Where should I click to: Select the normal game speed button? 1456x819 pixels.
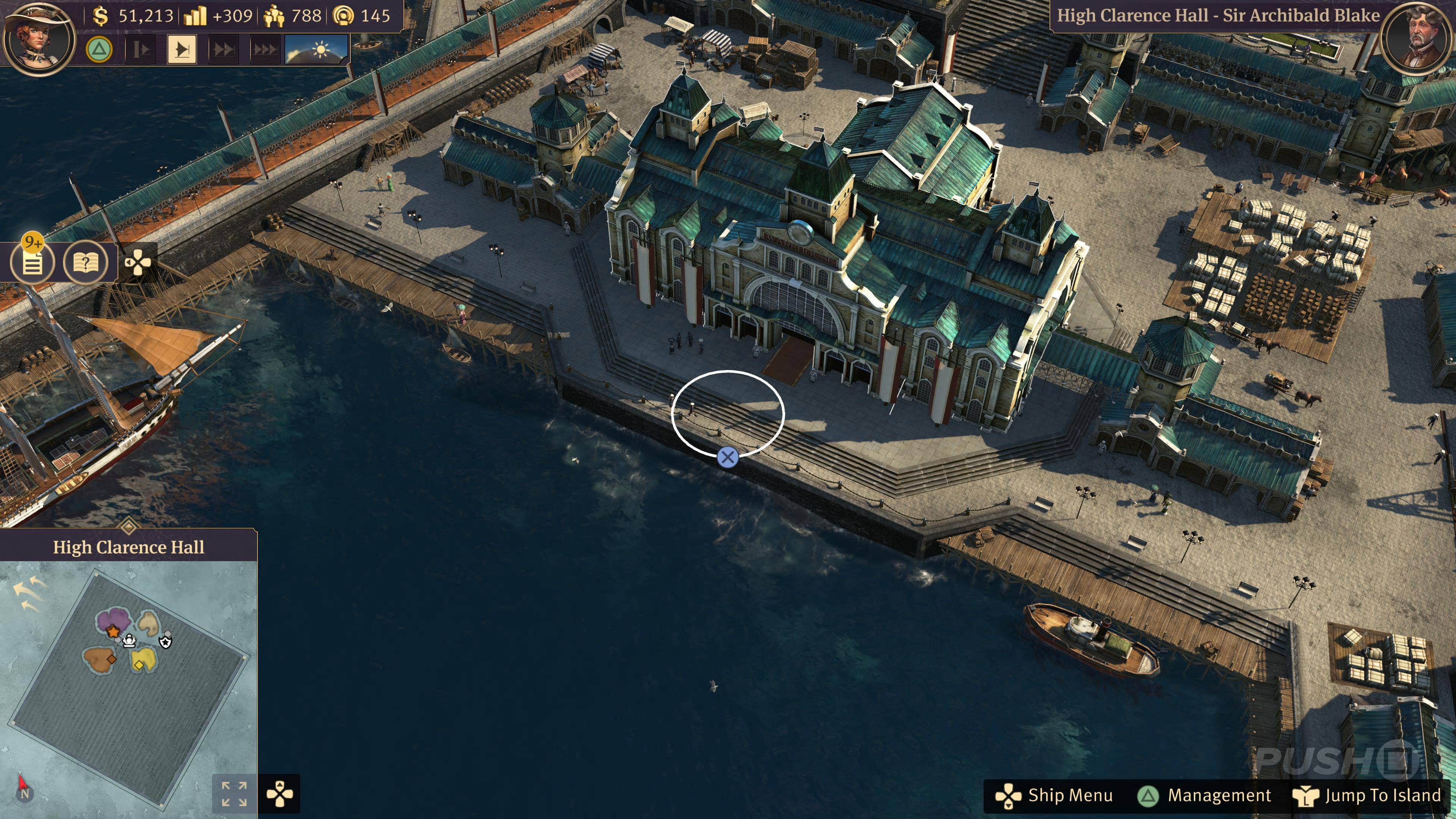pyautogui.click(x=182, y=50)
